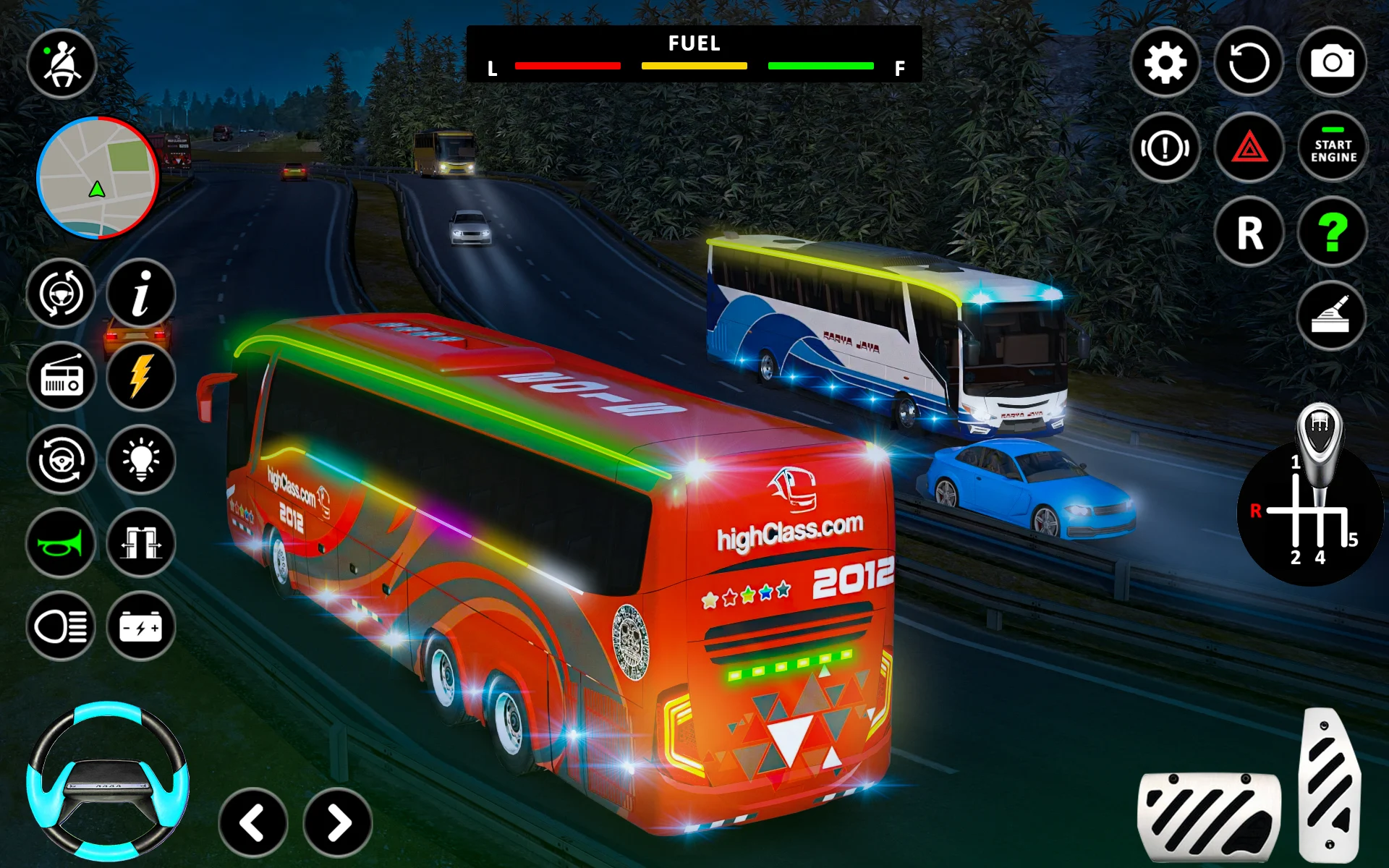
Task: Show the info 'i' button
Action: point(141,293)
